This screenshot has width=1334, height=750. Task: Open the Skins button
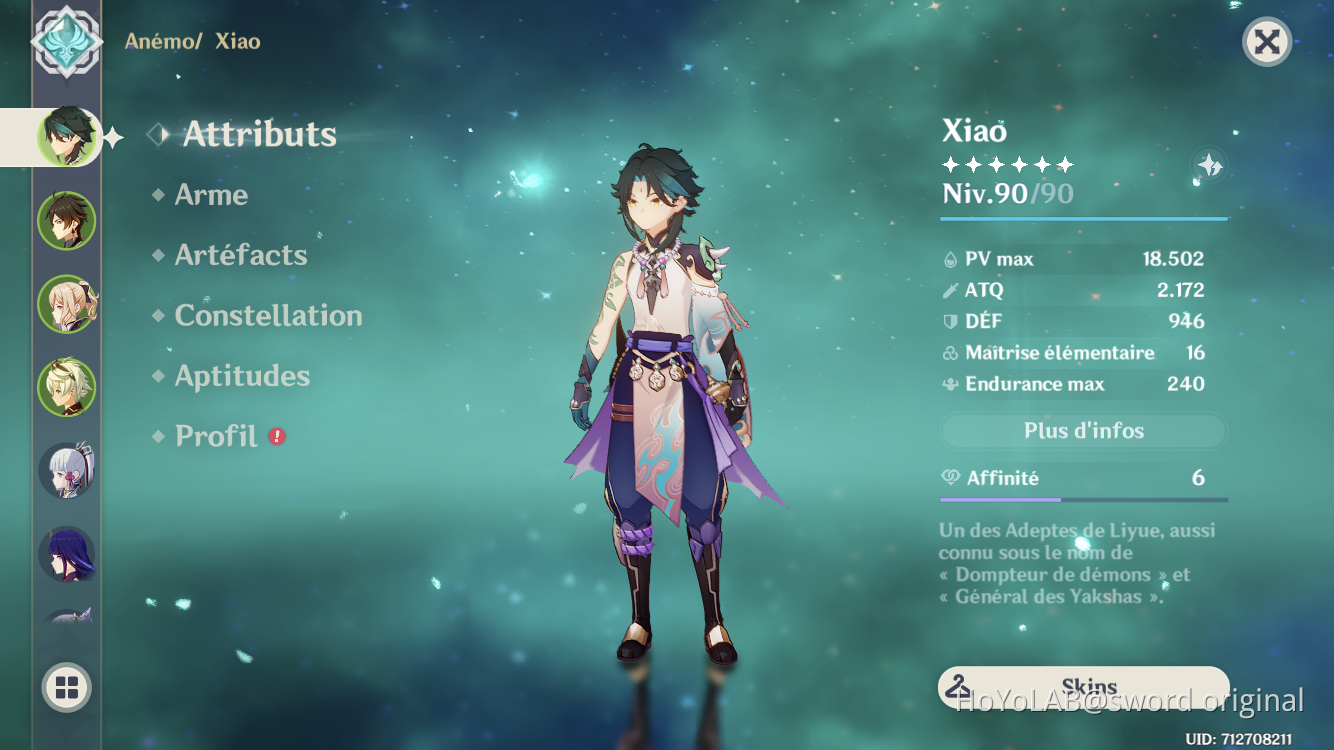pyautogui.click(x=1083, y=686)
